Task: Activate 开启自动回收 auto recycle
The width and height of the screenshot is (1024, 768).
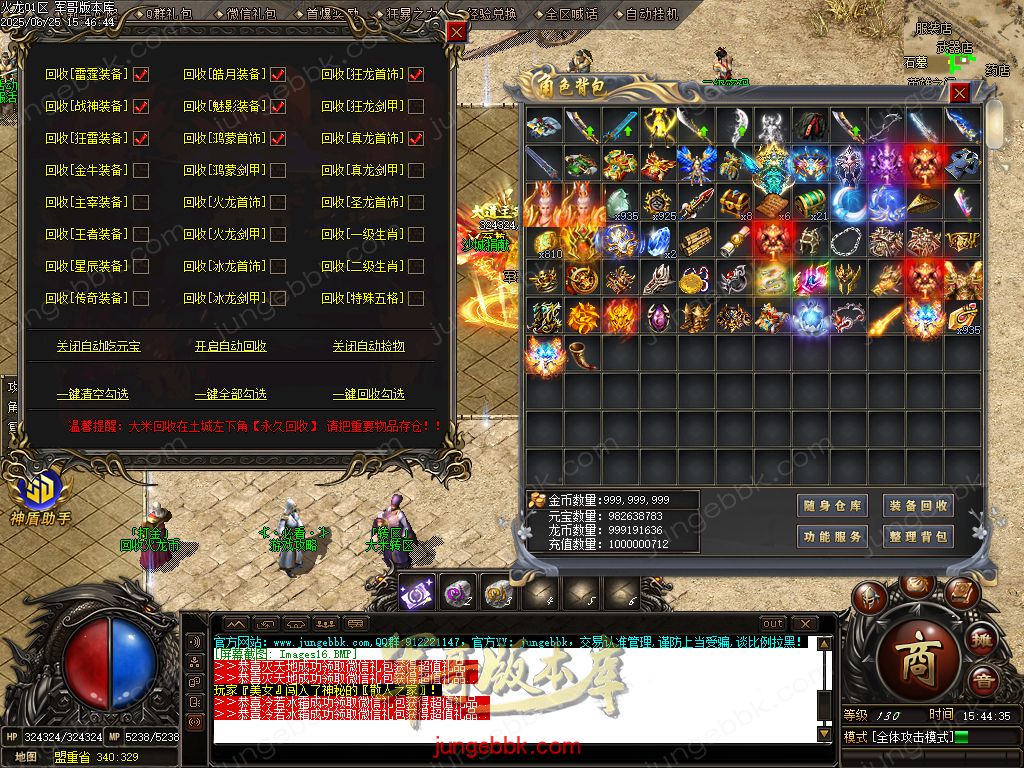Action: point(231,346)
